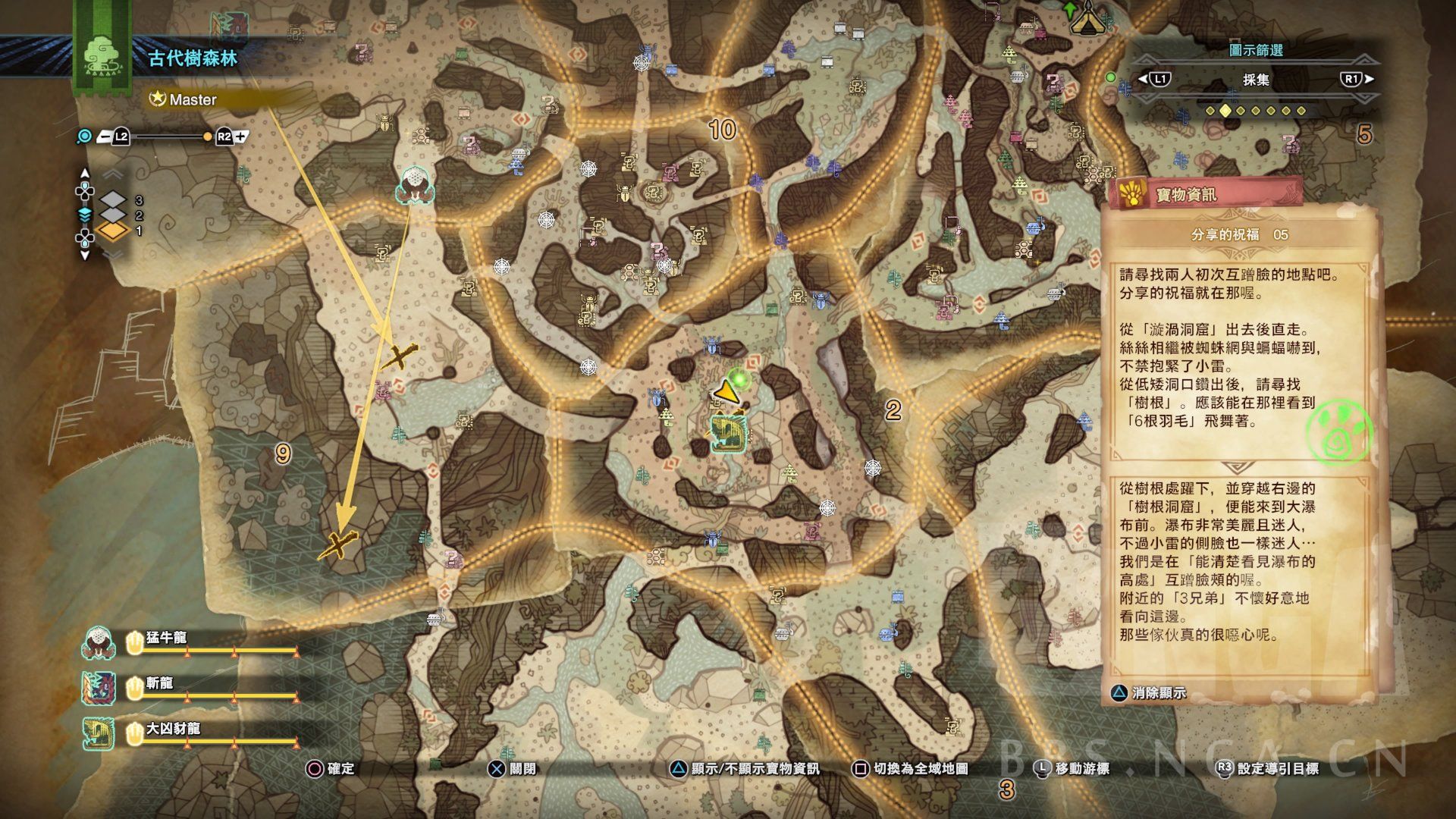Image resolution: width=1456 pixels, height=819 pixels.
Task: Select 猛牛龍 in the monster list
Action: tap(166, 639)
